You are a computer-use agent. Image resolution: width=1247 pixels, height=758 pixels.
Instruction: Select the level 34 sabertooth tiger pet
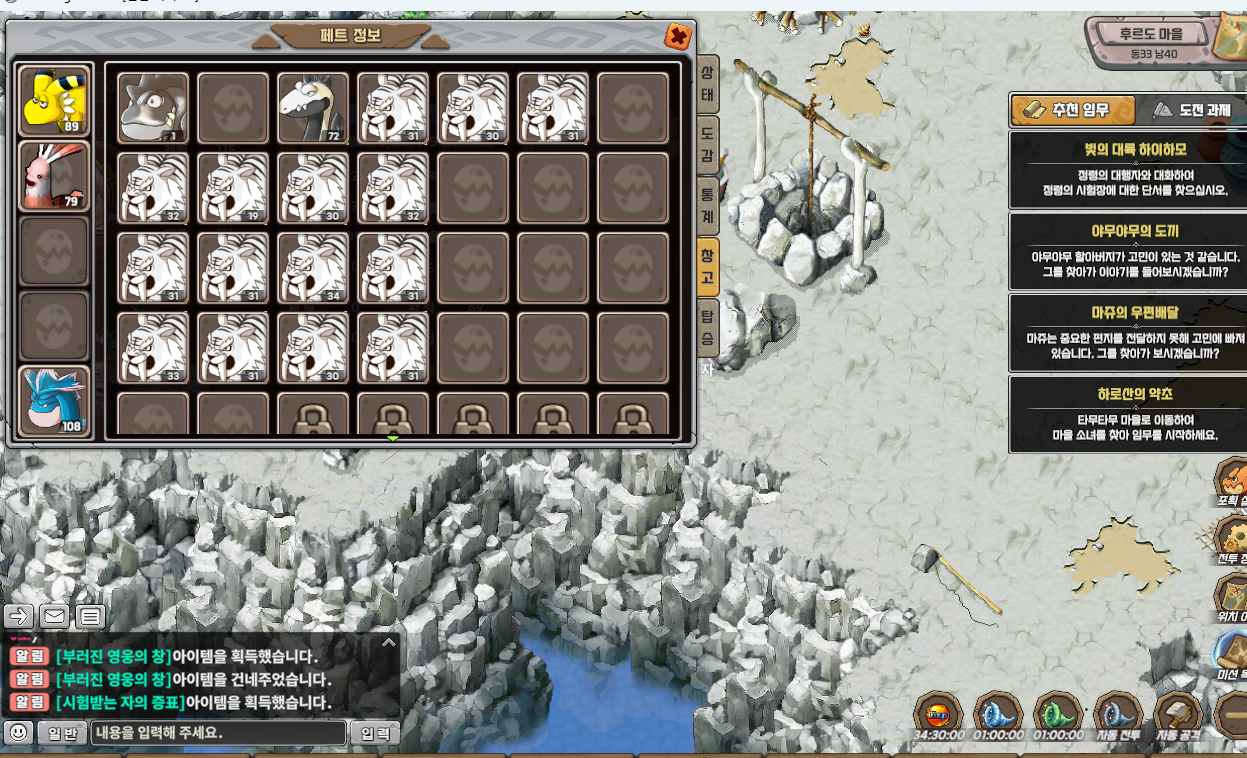click(313, 267)
